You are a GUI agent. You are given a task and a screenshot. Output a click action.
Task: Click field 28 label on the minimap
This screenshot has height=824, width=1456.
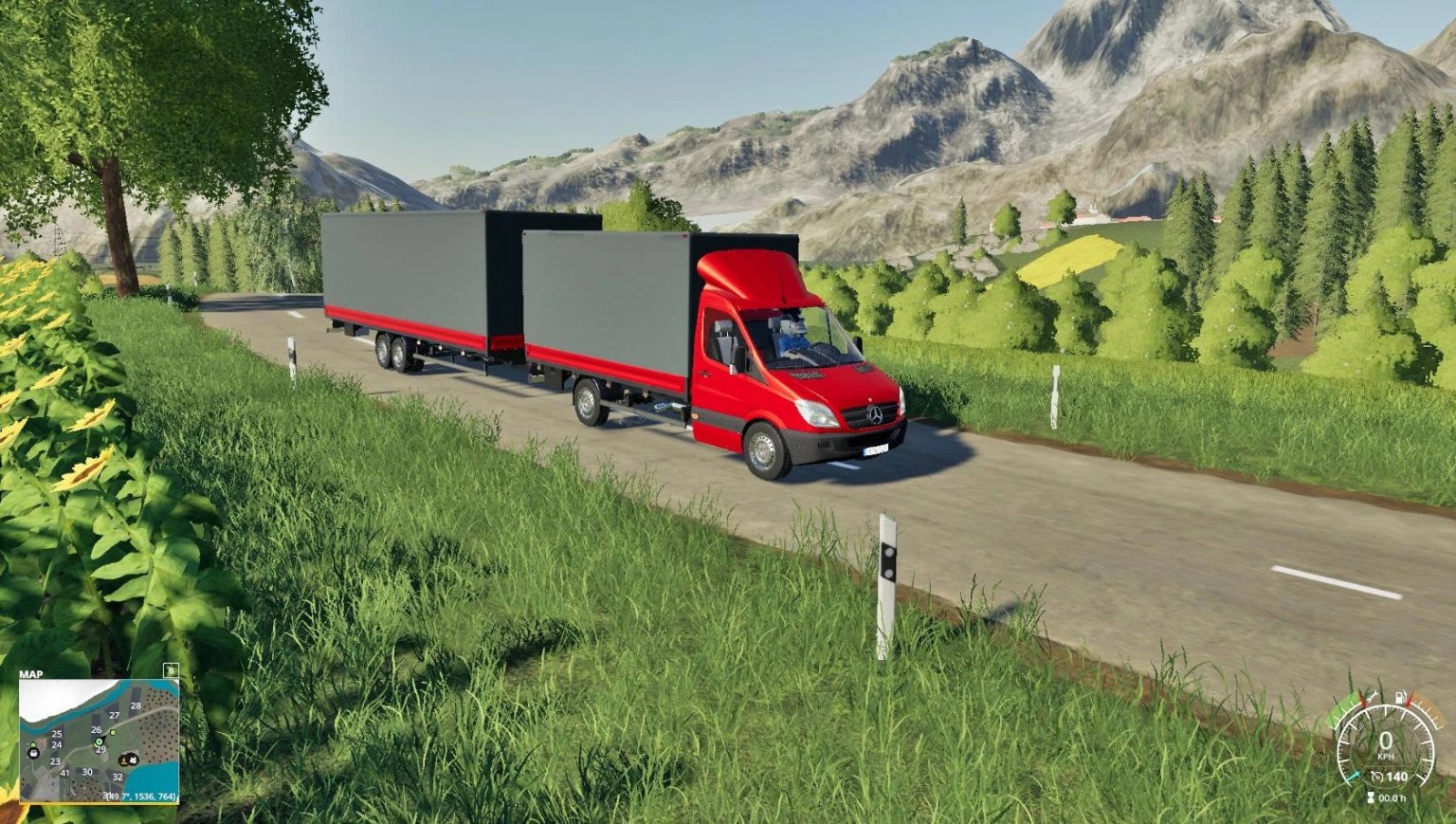136,705
